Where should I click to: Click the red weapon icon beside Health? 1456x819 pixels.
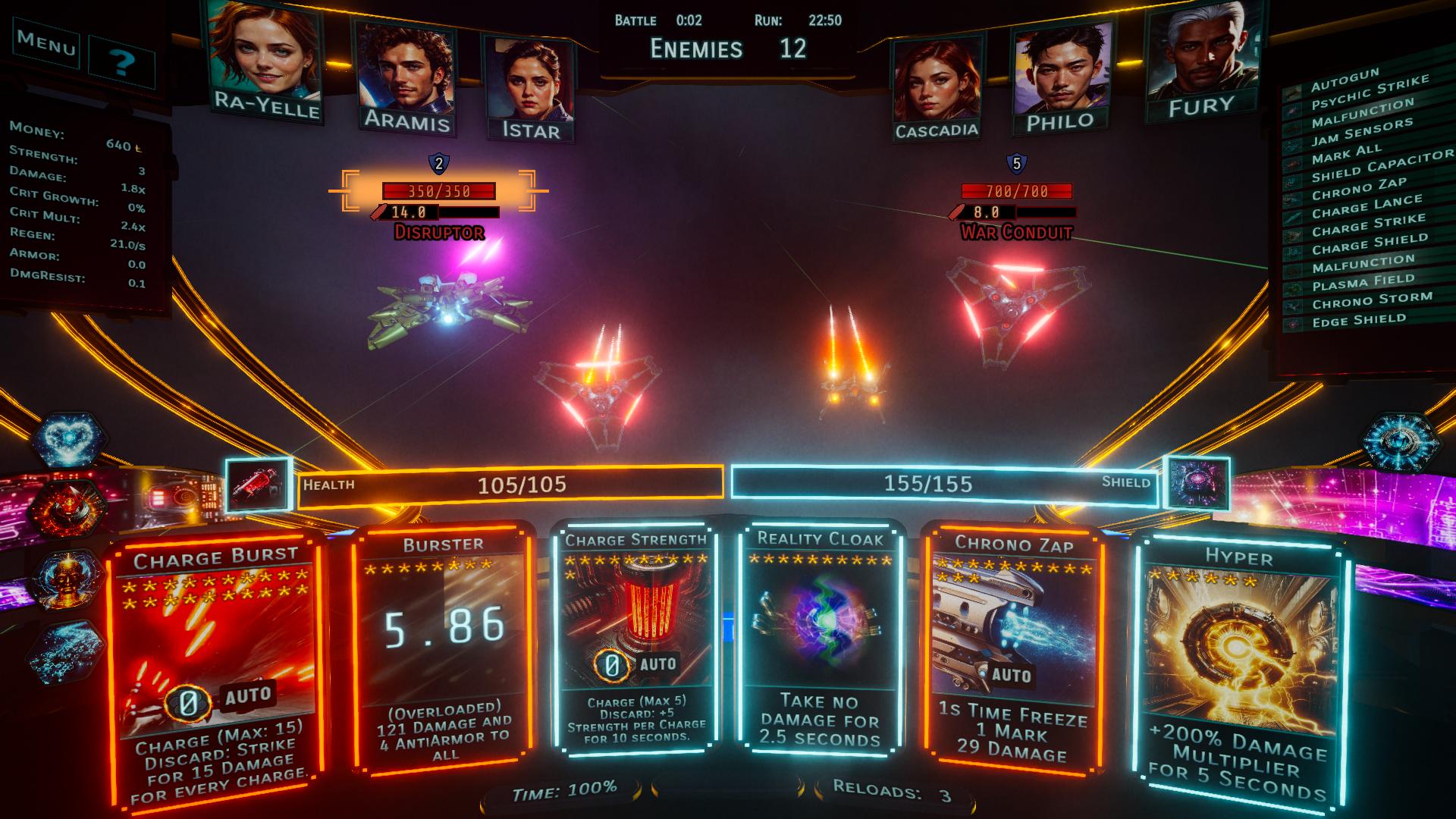(x=259, y=484)
